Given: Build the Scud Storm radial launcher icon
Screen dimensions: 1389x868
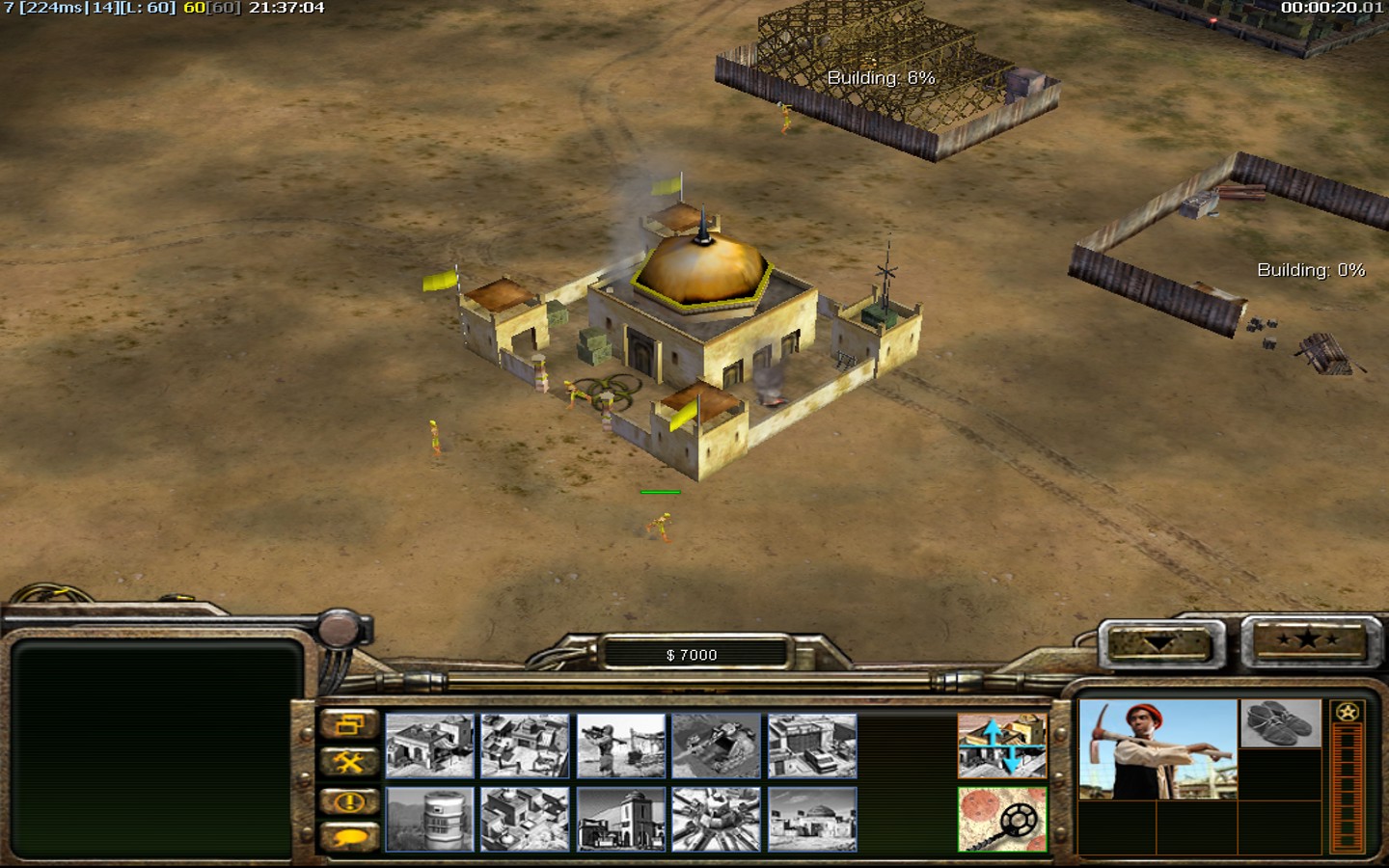Looking at the screenshot, I should click(x=716, y=819).
